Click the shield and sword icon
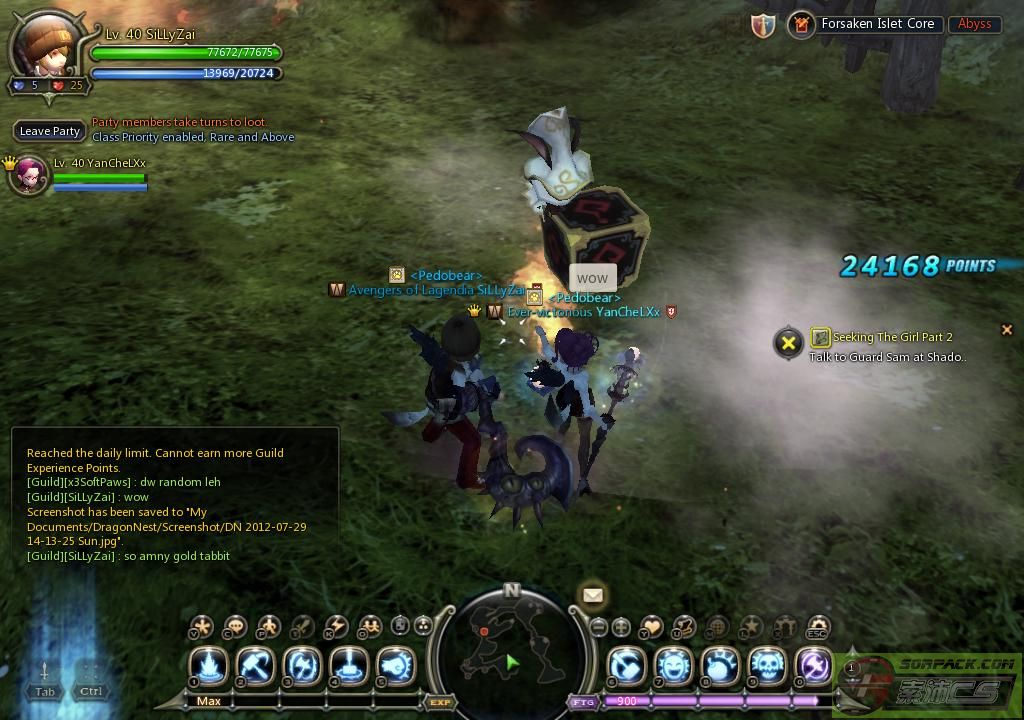The image size is (1024, 720). (763, 26)
